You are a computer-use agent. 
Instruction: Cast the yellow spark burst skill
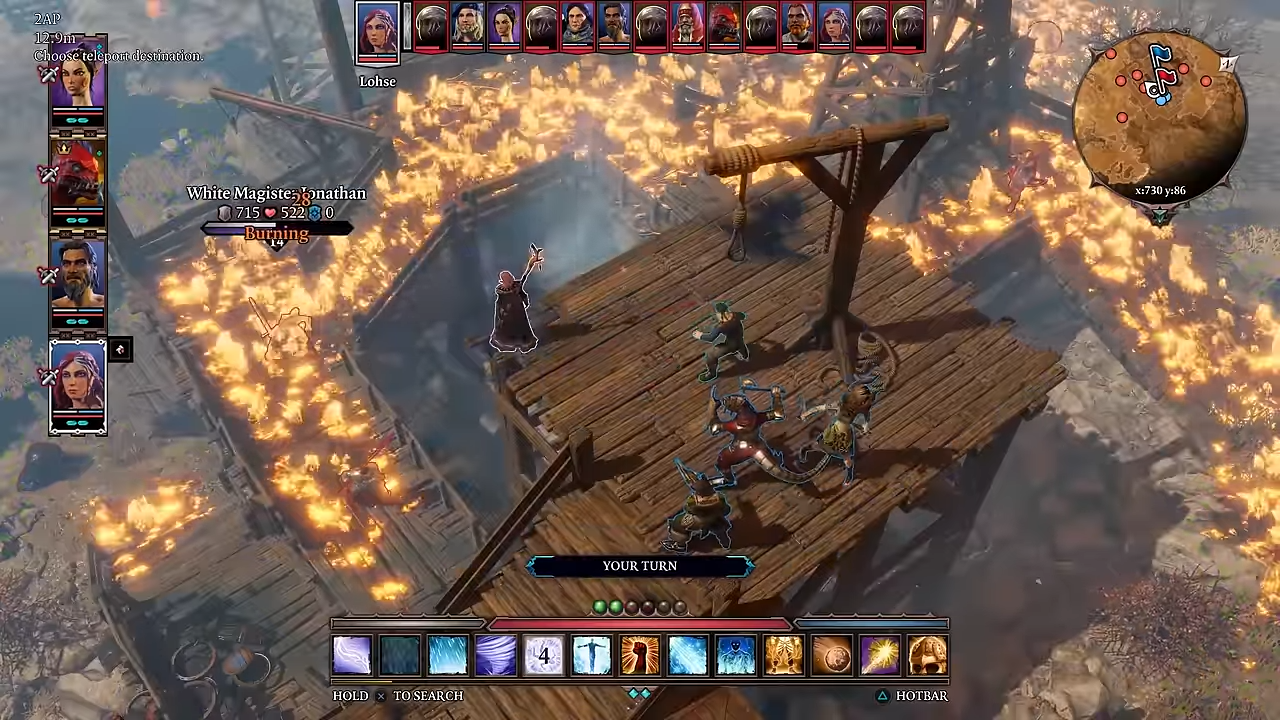click(x=880, y=656)
